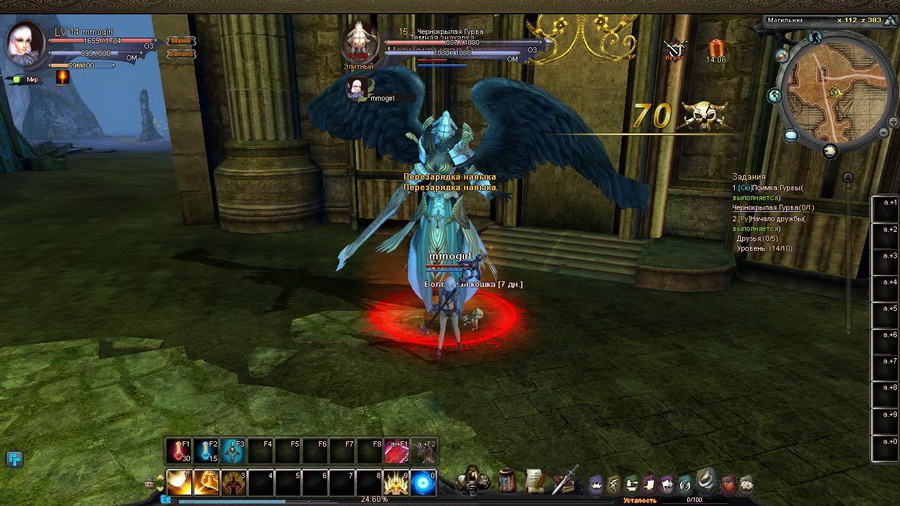Click the red book item in shortcut slot
This screenshot has height=506, width=900.
[397, 451]
